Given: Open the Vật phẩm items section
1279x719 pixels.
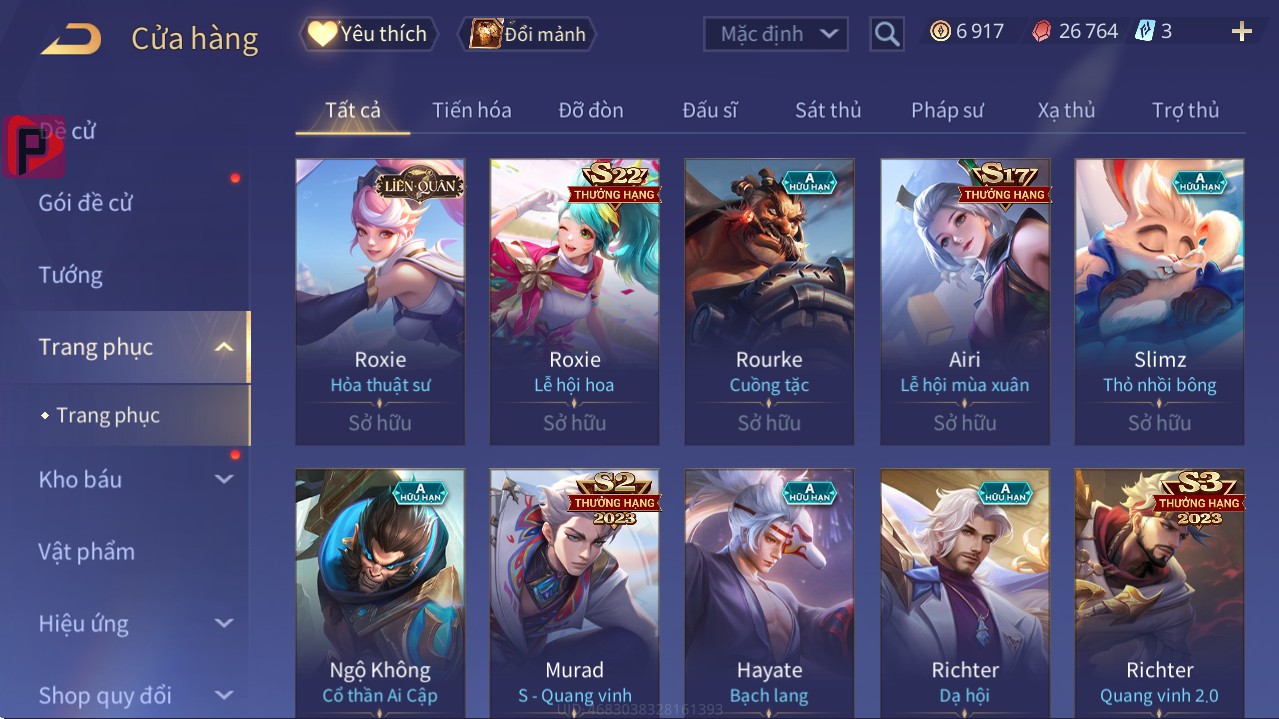Looking at the screenshot, I should [86, 551].
